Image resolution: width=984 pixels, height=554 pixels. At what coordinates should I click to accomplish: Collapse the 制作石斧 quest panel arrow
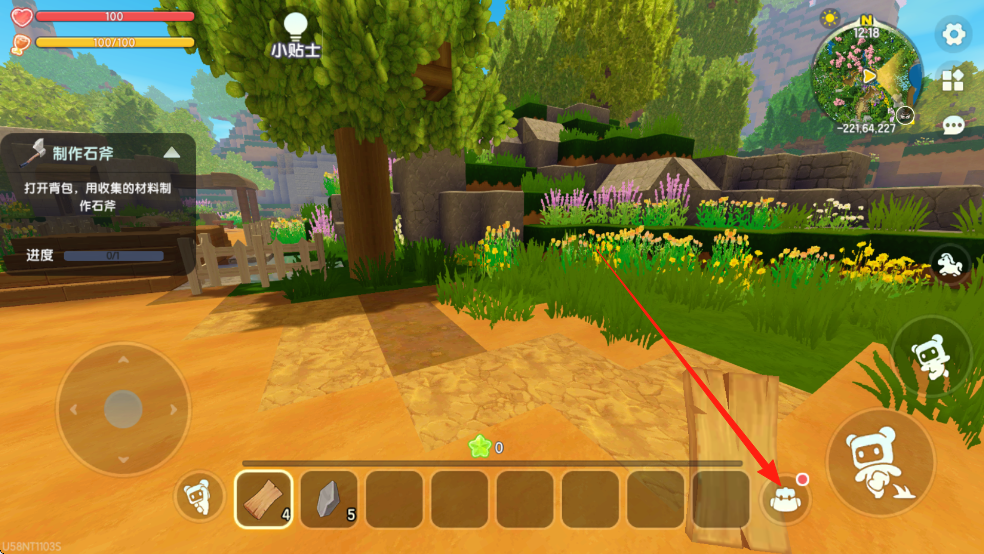172,153
